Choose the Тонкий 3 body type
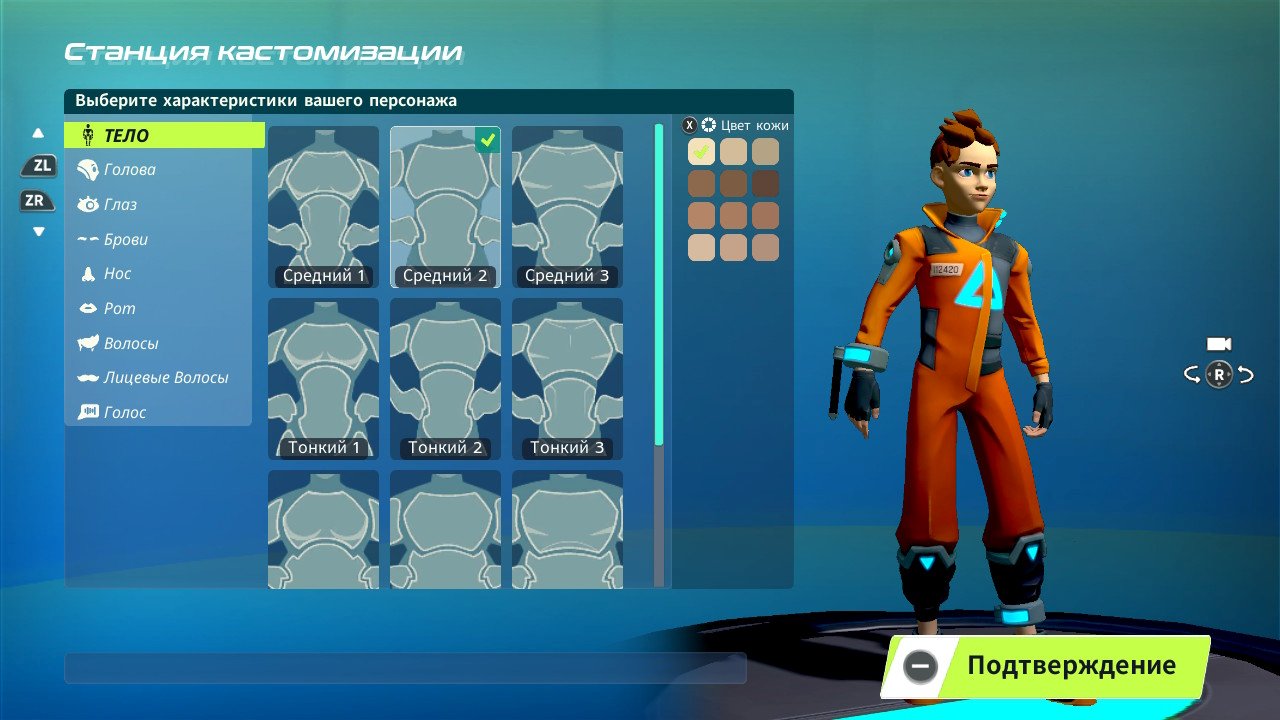The width and height of the screenshot is (1280, 720). (567, 378)
